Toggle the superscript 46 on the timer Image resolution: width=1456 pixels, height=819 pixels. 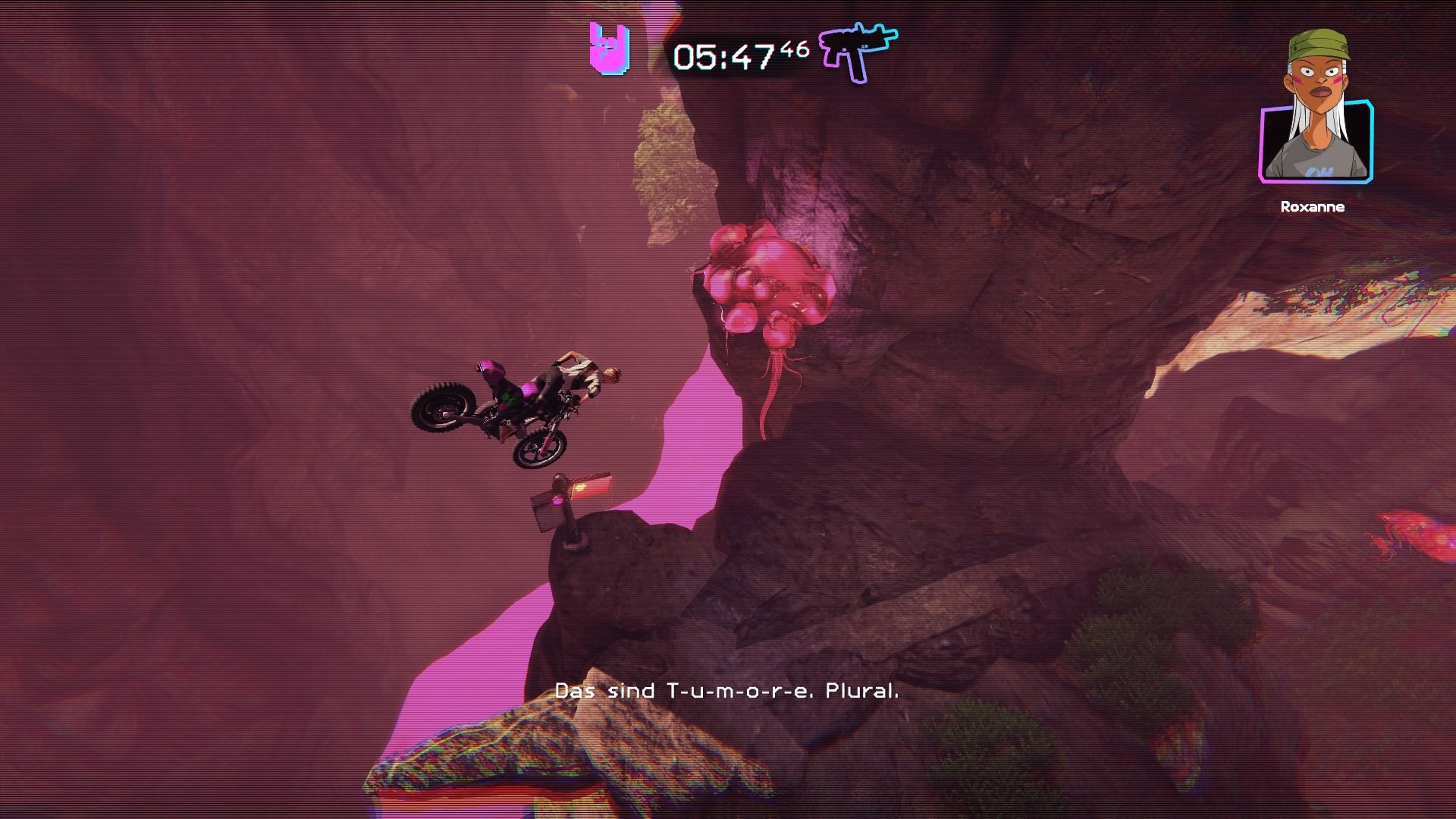pos(796,47)
